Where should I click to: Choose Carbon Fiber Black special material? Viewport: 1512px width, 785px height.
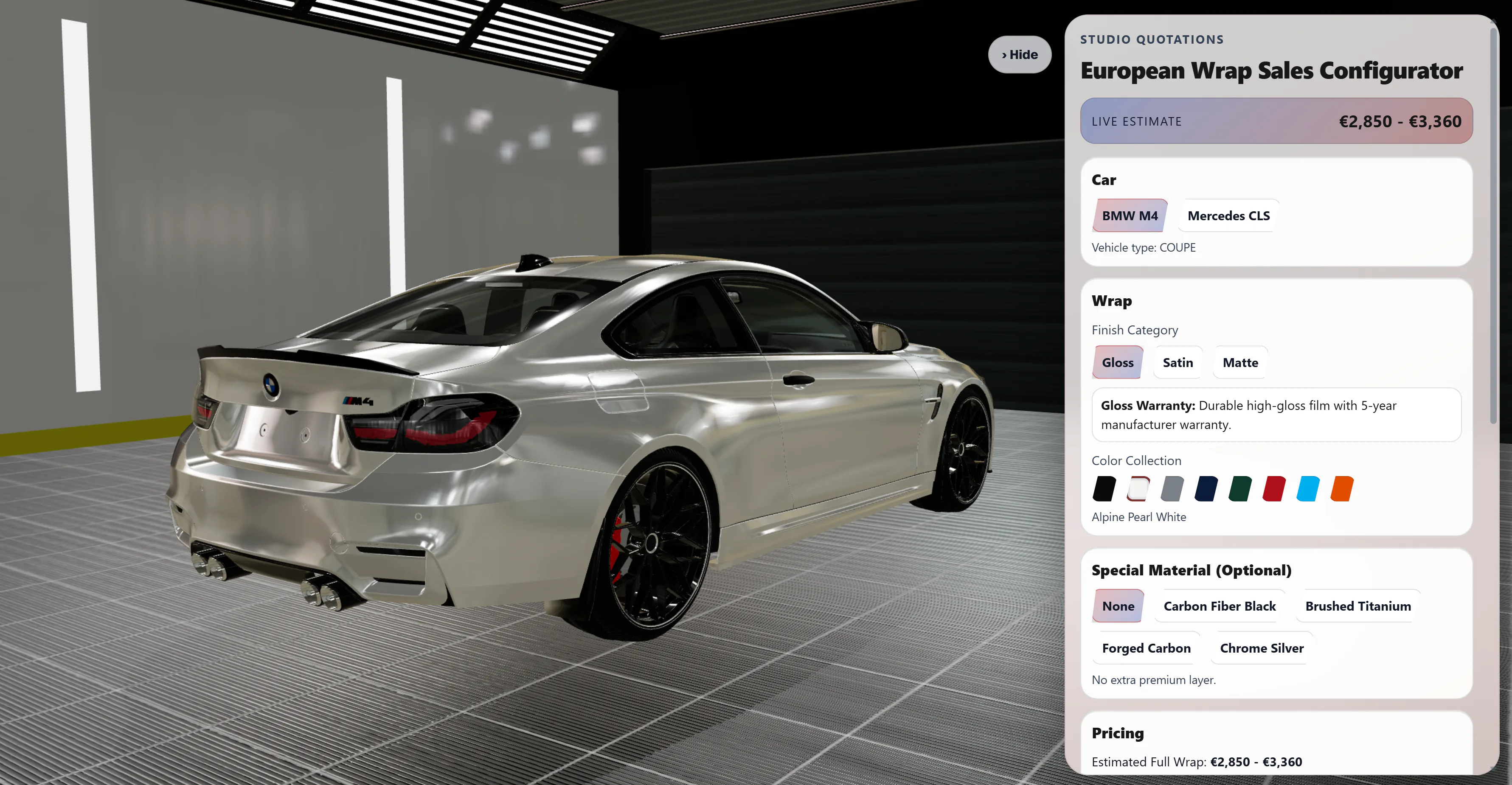[x=1219, y=606]
